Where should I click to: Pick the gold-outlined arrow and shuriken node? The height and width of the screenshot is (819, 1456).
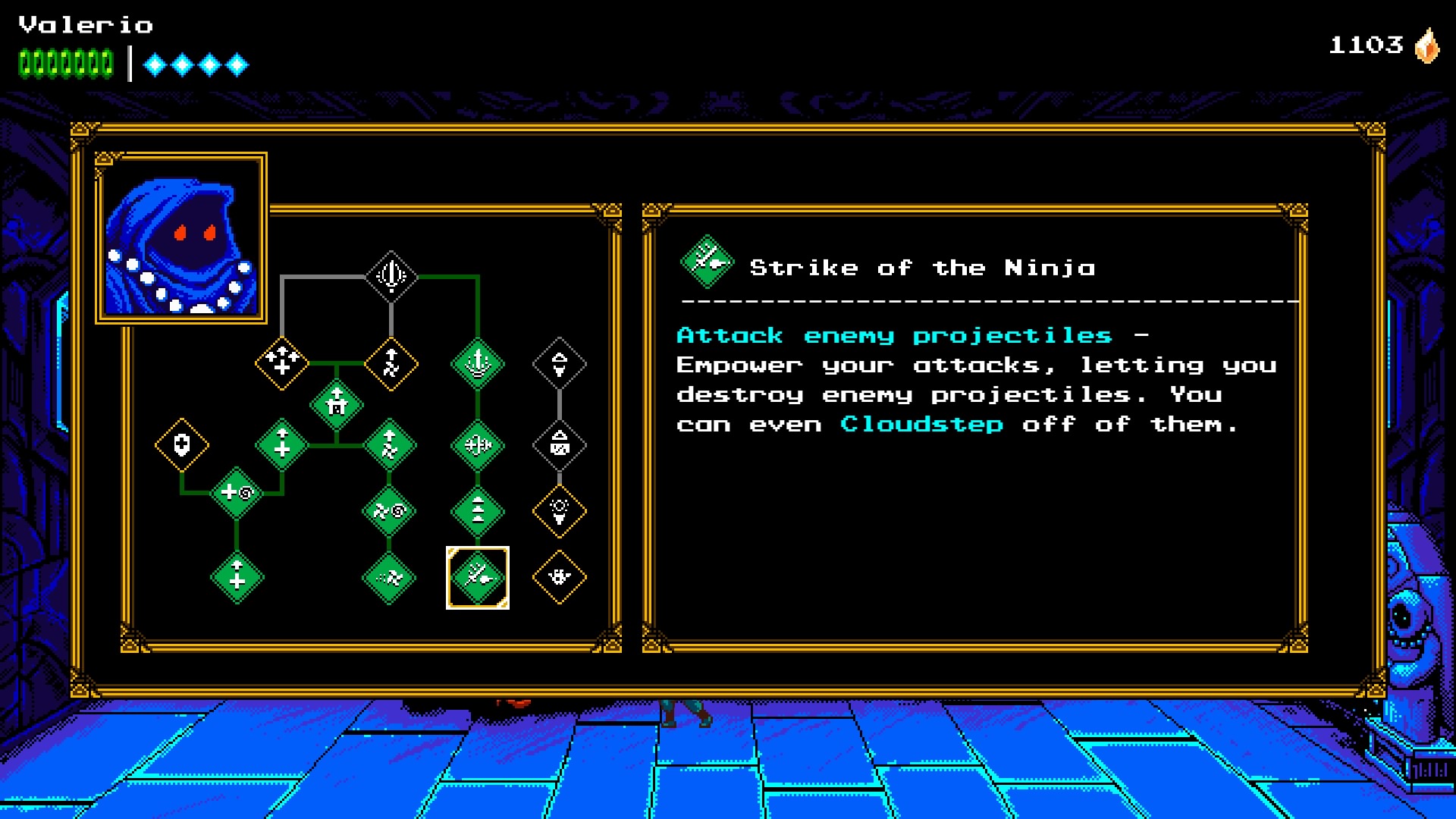[391, 363]
